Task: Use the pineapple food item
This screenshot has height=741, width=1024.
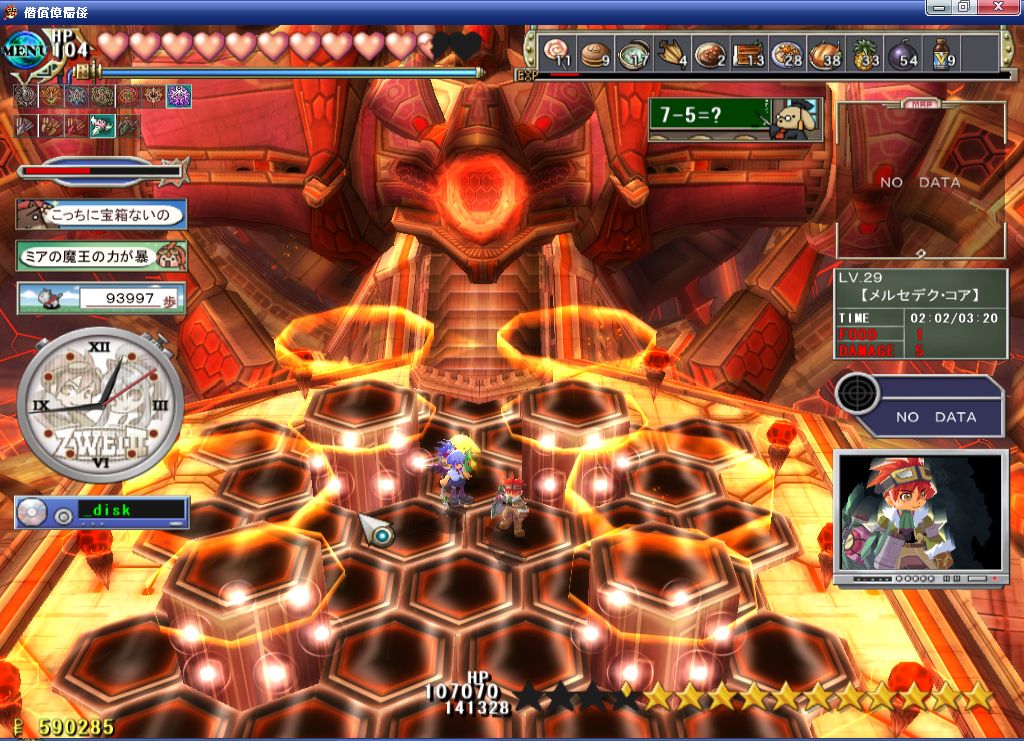Action: pyautogui.click(x=864, y=52)
